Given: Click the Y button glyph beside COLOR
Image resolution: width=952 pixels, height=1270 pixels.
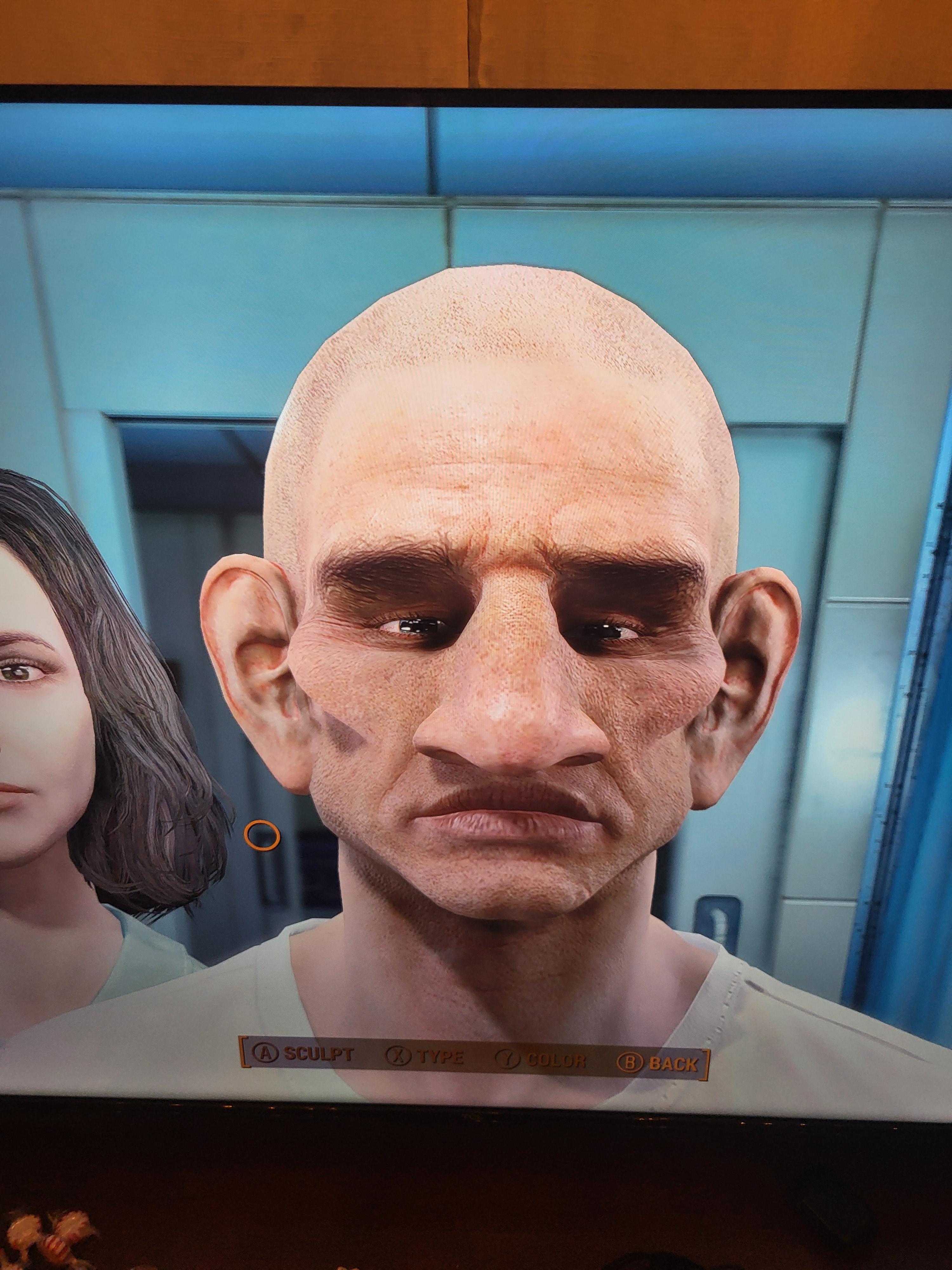Looking at the screenshot, I should pyautogui.click(x=508, y=1058).
